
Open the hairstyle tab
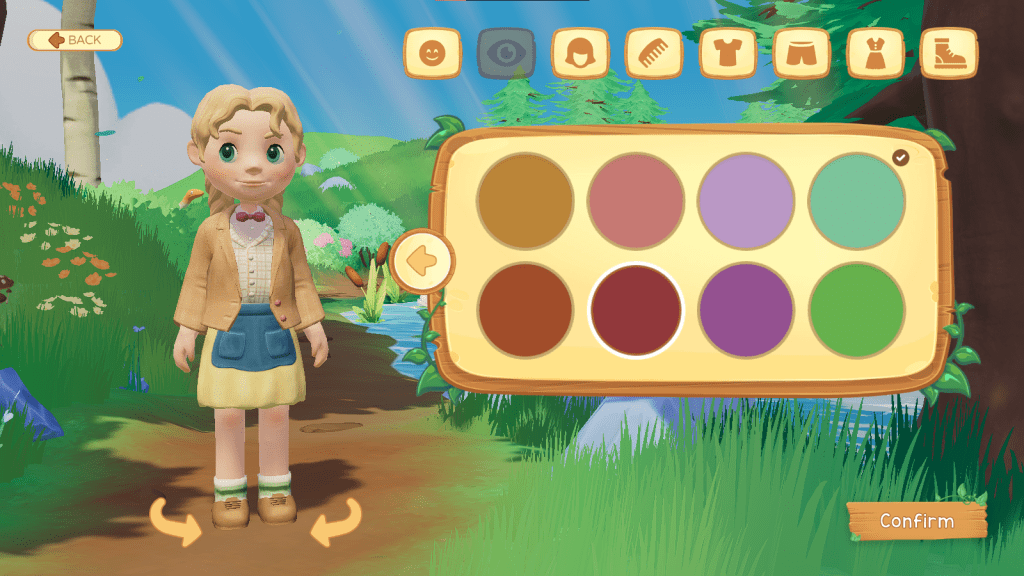[580, 53]
